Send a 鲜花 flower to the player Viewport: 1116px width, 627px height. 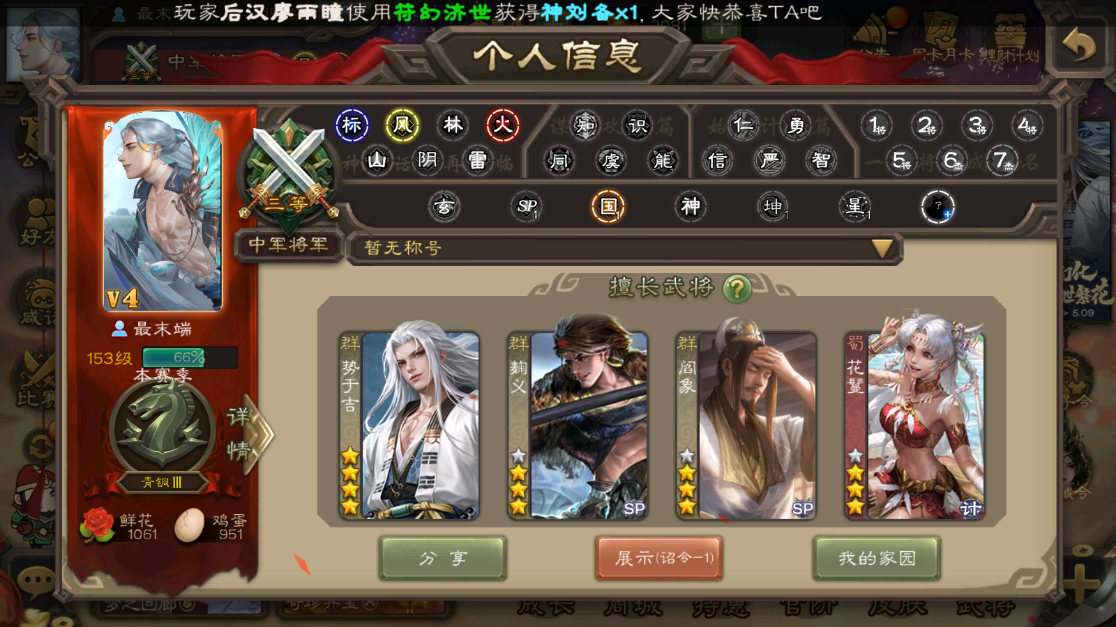pos(98,525)
